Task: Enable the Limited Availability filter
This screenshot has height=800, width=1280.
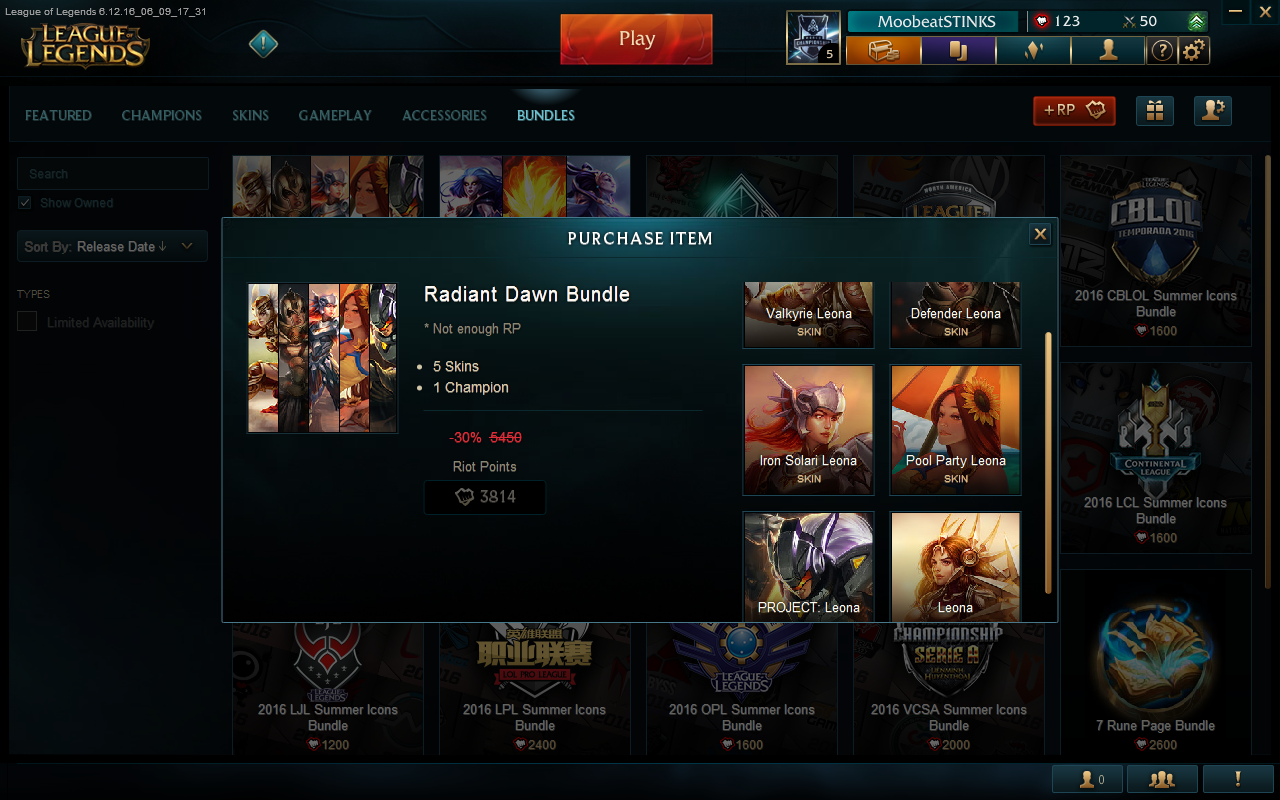Action: pyautogui.click(x=25, y=322)
